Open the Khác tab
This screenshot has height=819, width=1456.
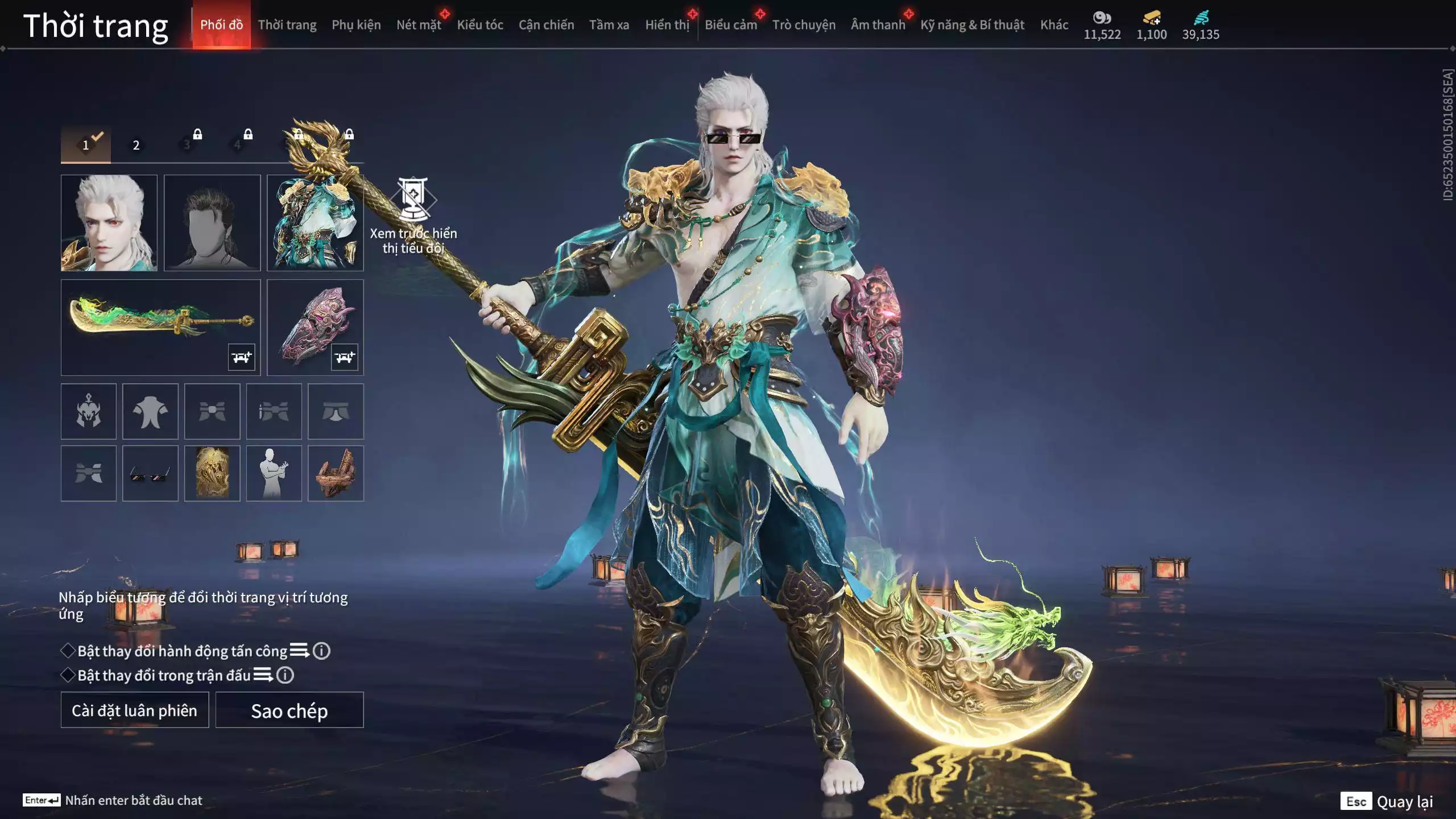[1054, 25]
